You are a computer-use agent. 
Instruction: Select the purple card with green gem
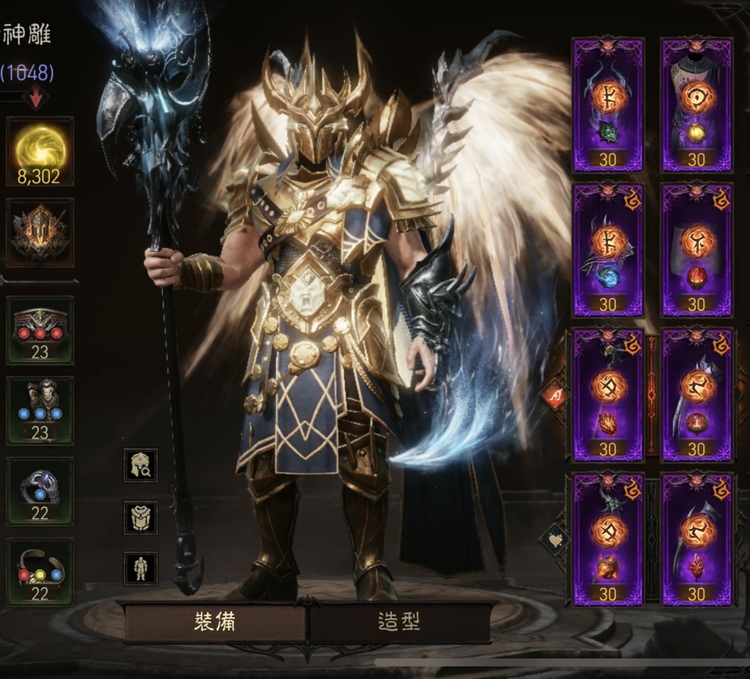coord(608,104)
